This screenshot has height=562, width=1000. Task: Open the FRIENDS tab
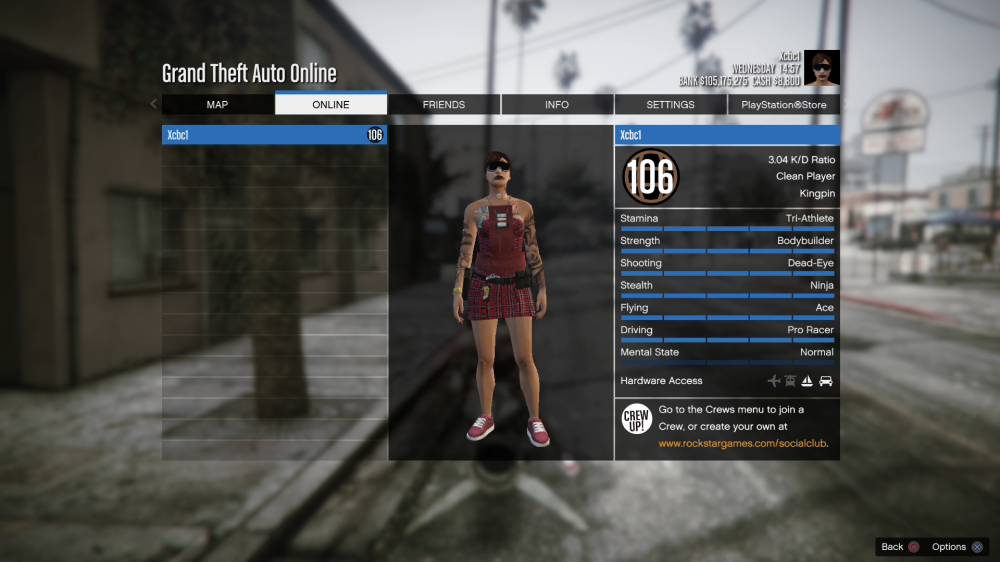coord(443,104)
